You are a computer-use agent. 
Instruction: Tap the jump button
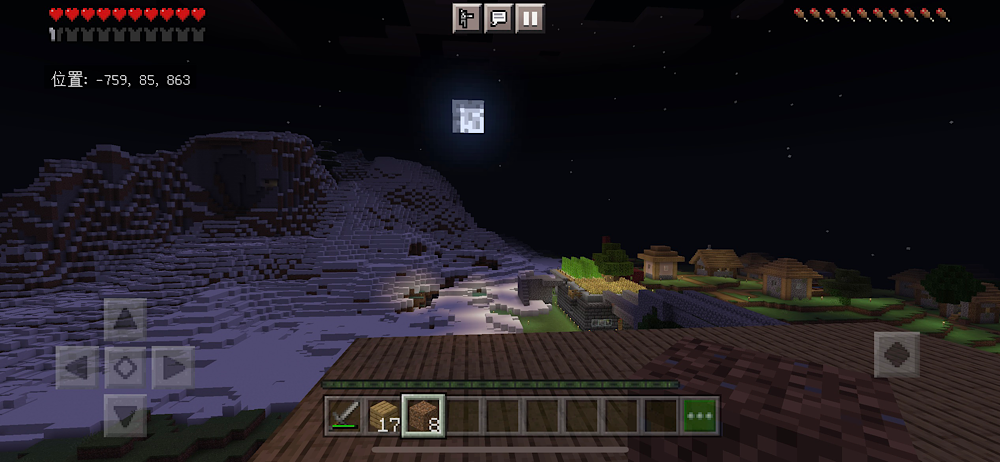coord(896,355)
